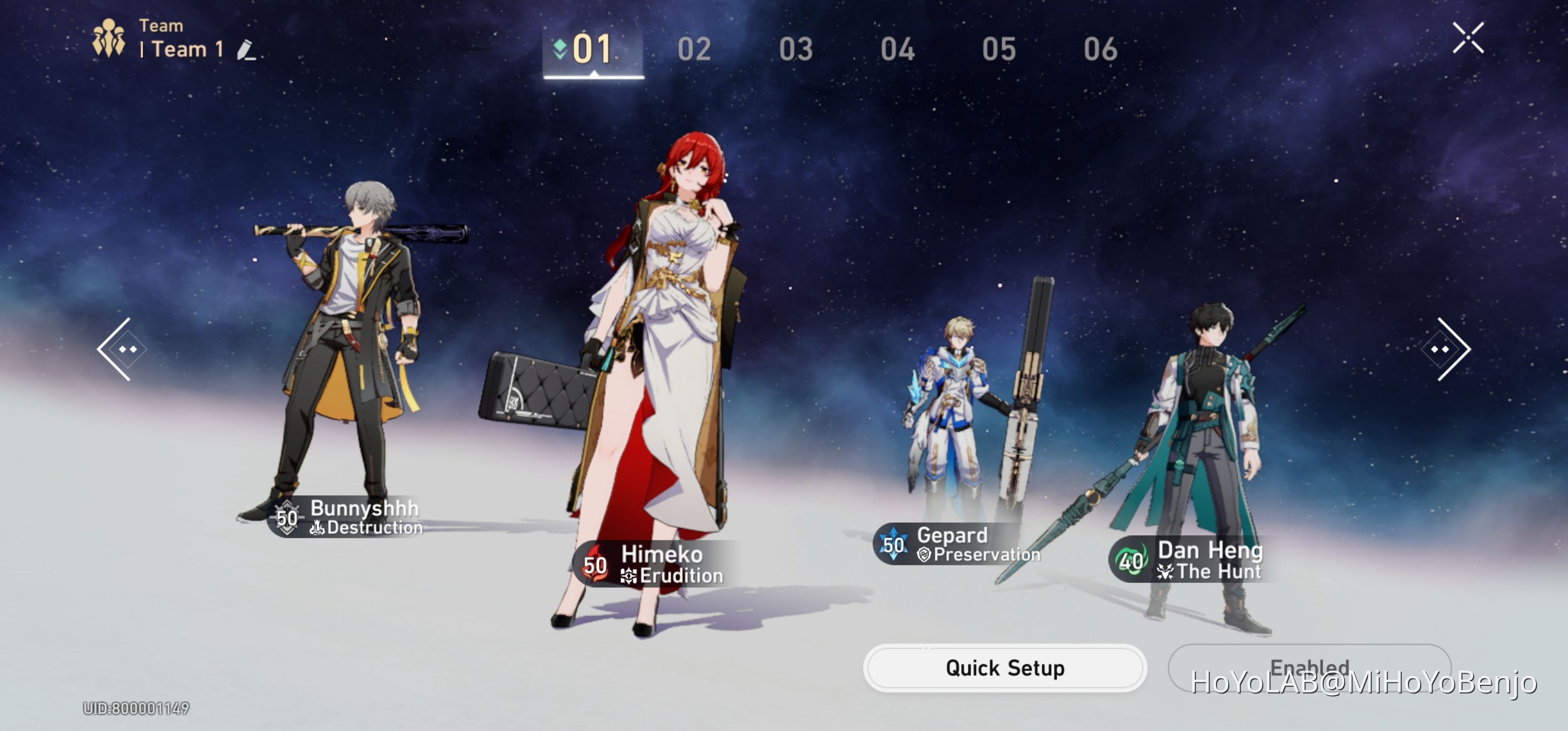
Task: Click the Erudition path icon below Himeko
Action: [x=630, y=575]
